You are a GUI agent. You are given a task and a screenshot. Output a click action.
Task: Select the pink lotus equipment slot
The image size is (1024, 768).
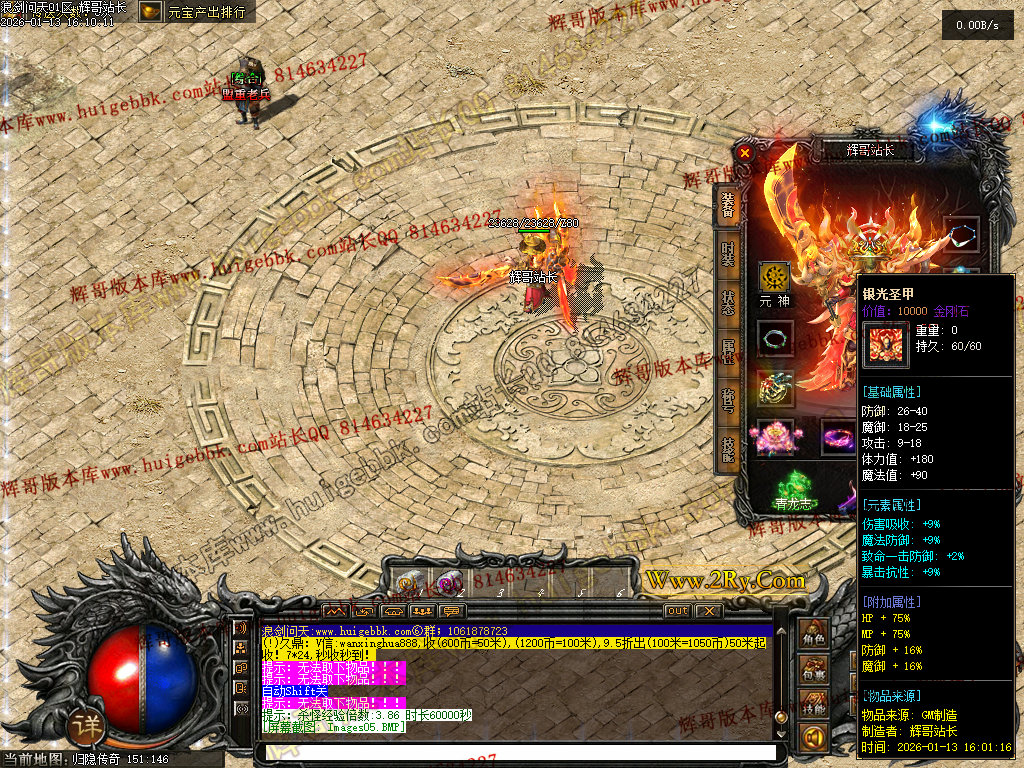click(x=774, y=437)
